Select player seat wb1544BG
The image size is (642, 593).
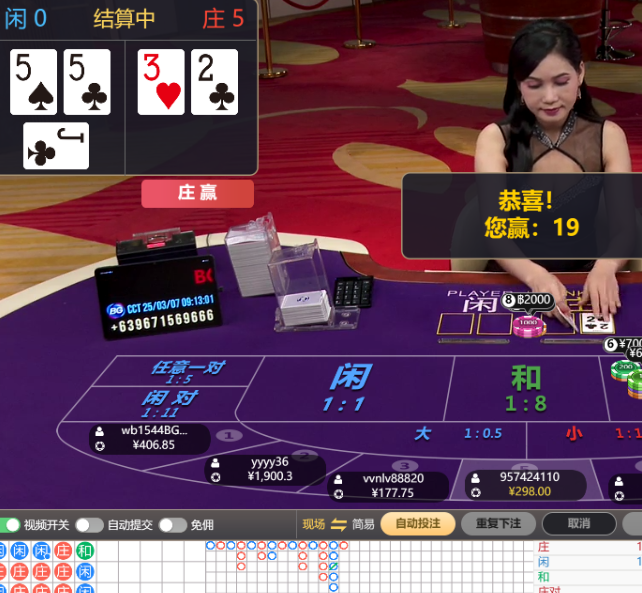coord(148,438)
